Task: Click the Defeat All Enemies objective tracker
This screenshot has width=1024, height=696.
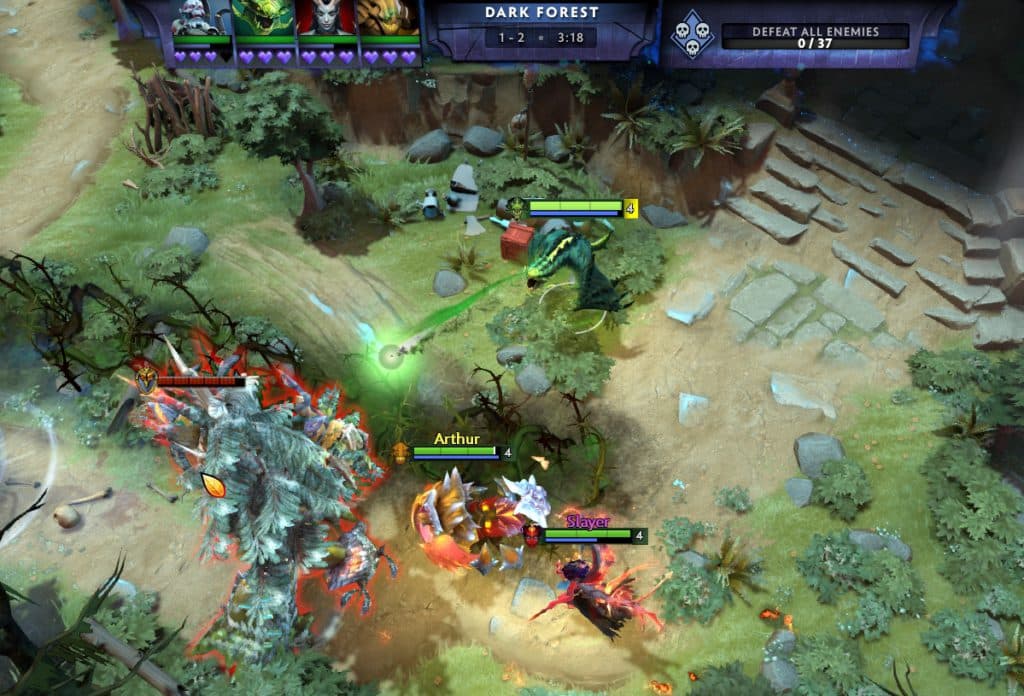Action: (815, 36)
